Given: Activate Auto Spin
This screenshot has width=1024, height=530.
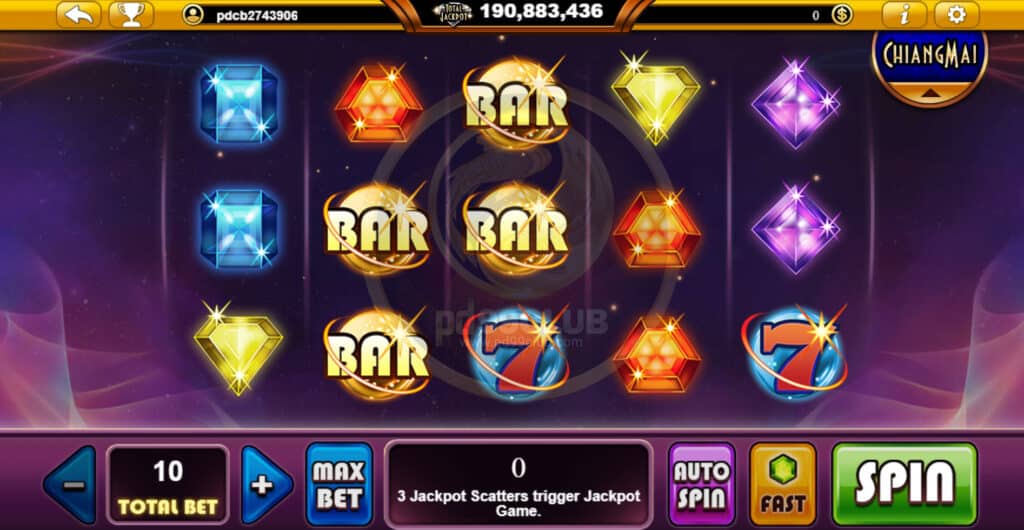Looking at the screenshot, I should coord(701,484).
